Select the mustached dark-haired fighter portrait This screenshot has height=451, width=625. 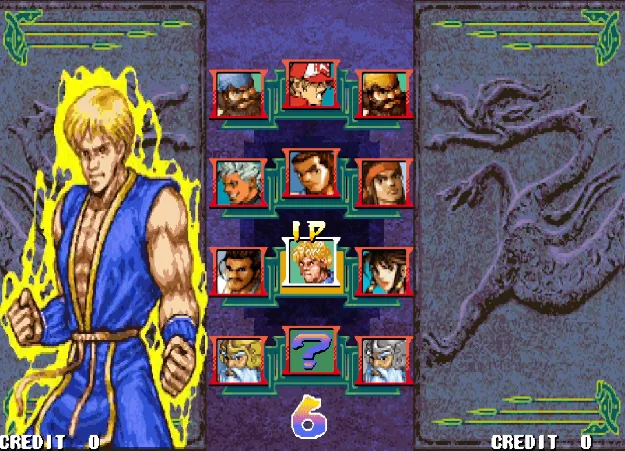point(240,271)
